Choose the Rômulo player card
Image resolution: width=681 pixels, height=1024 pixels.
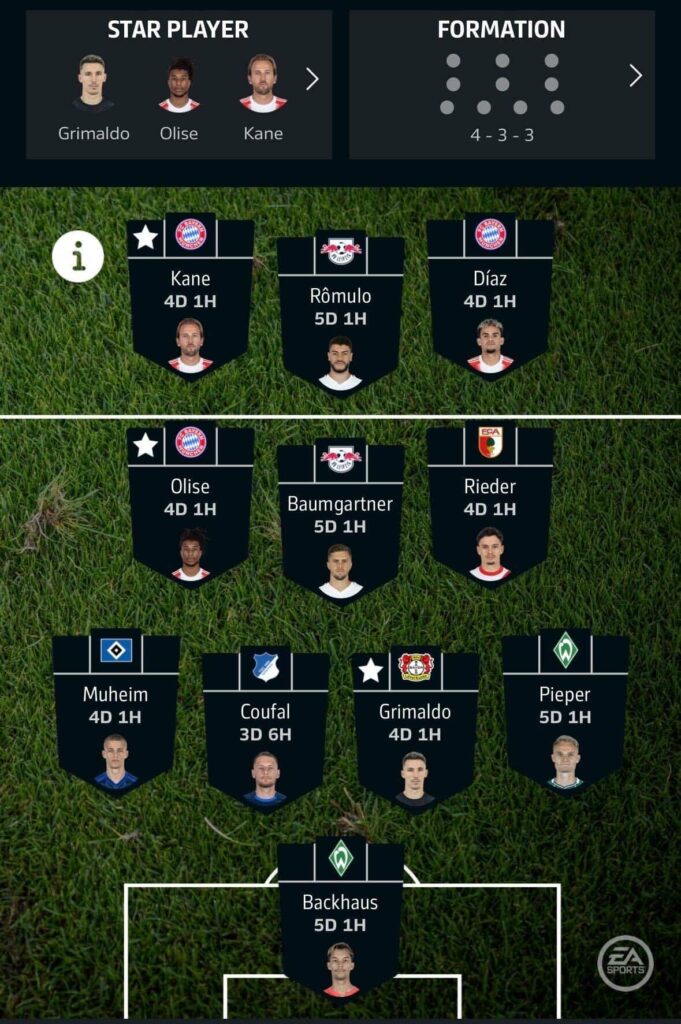(x=340, y=315)
